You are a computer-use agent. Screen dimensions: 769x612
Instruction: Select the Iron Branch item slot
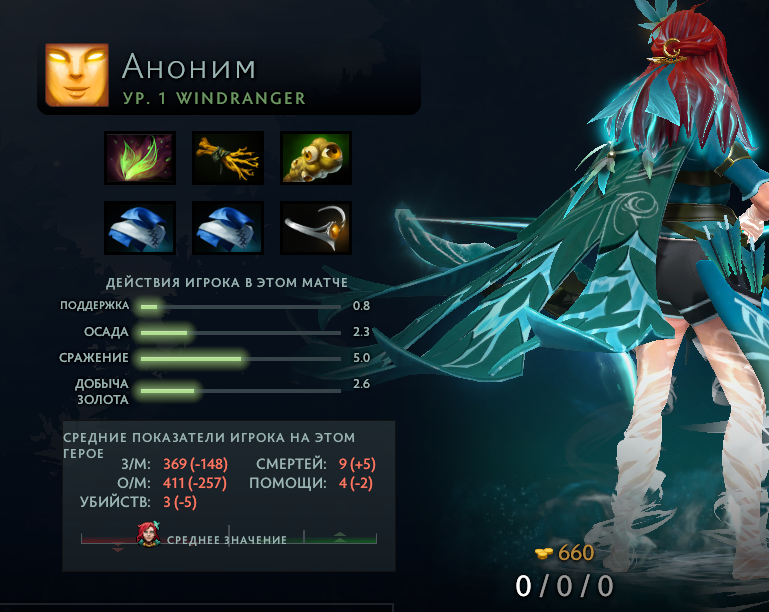click(228, 158)
